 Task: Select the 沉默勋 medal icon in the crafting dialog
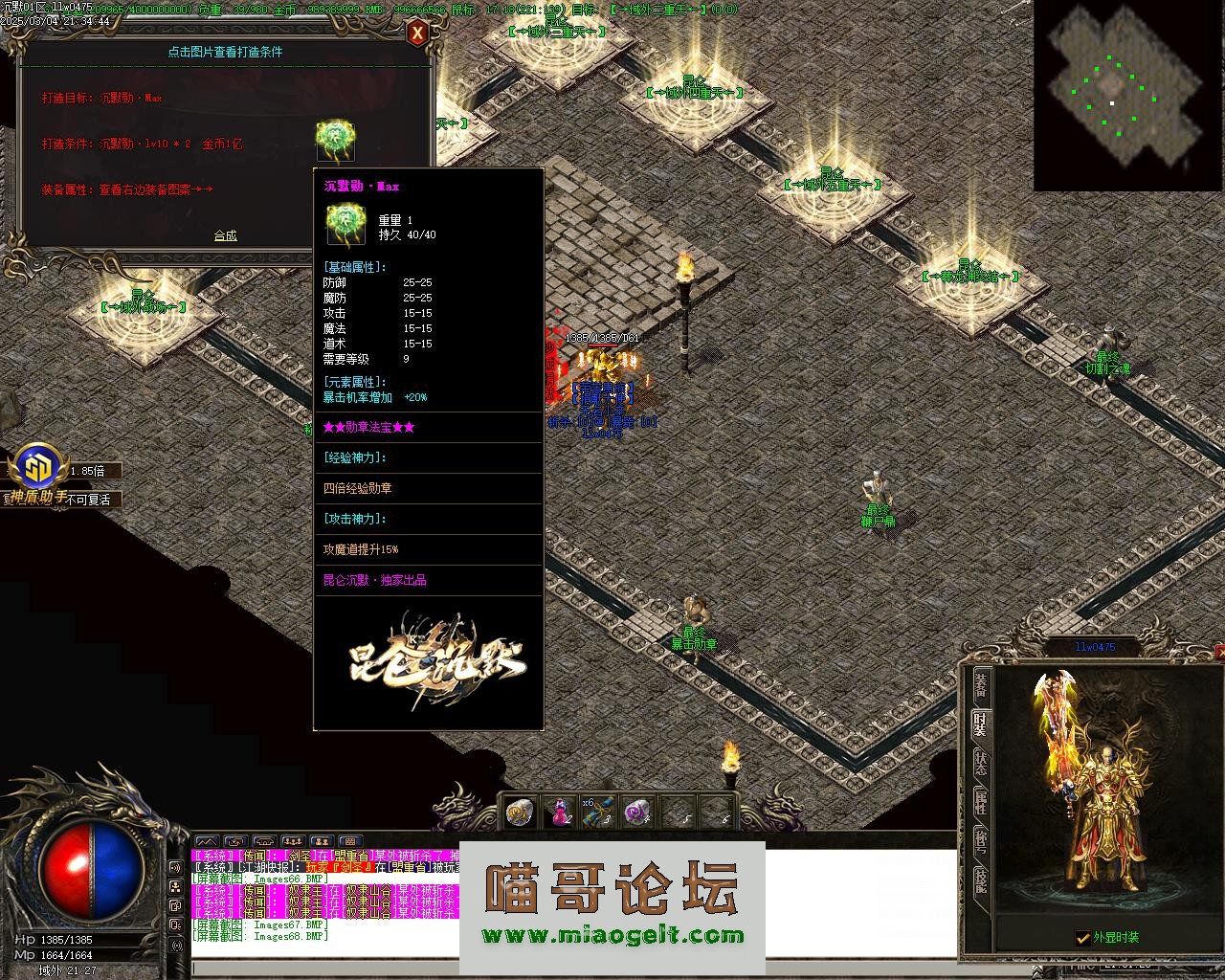click(336, 141)
